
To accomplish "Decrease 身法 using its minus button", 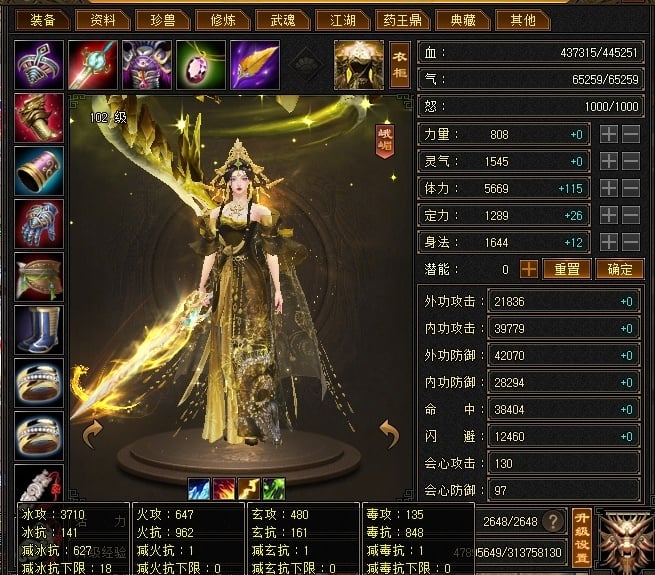I will pyautogui.click(x=631, y=242).
